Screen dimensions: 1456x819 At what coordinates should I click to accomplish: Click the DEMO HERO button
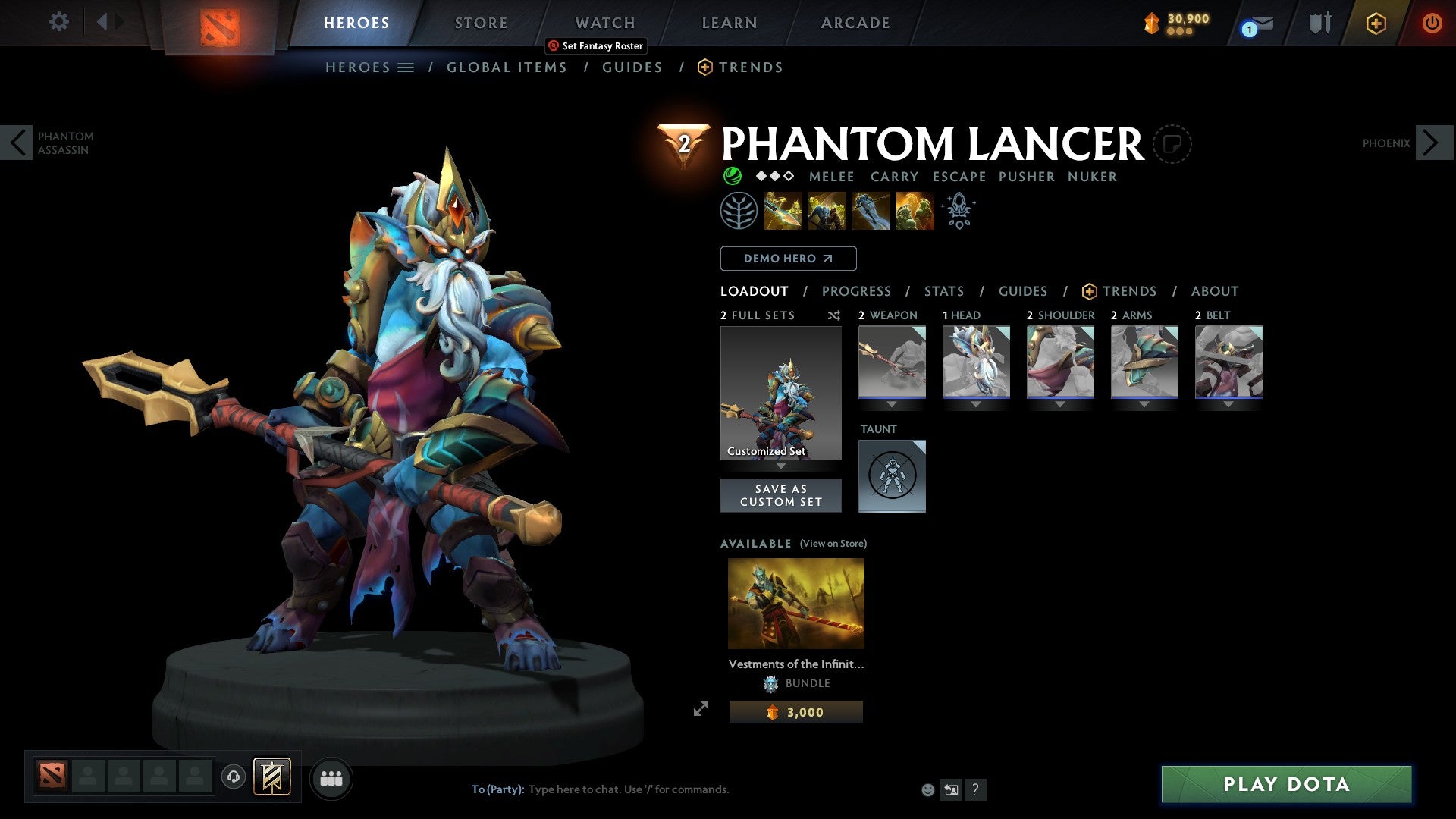[787, 258]
